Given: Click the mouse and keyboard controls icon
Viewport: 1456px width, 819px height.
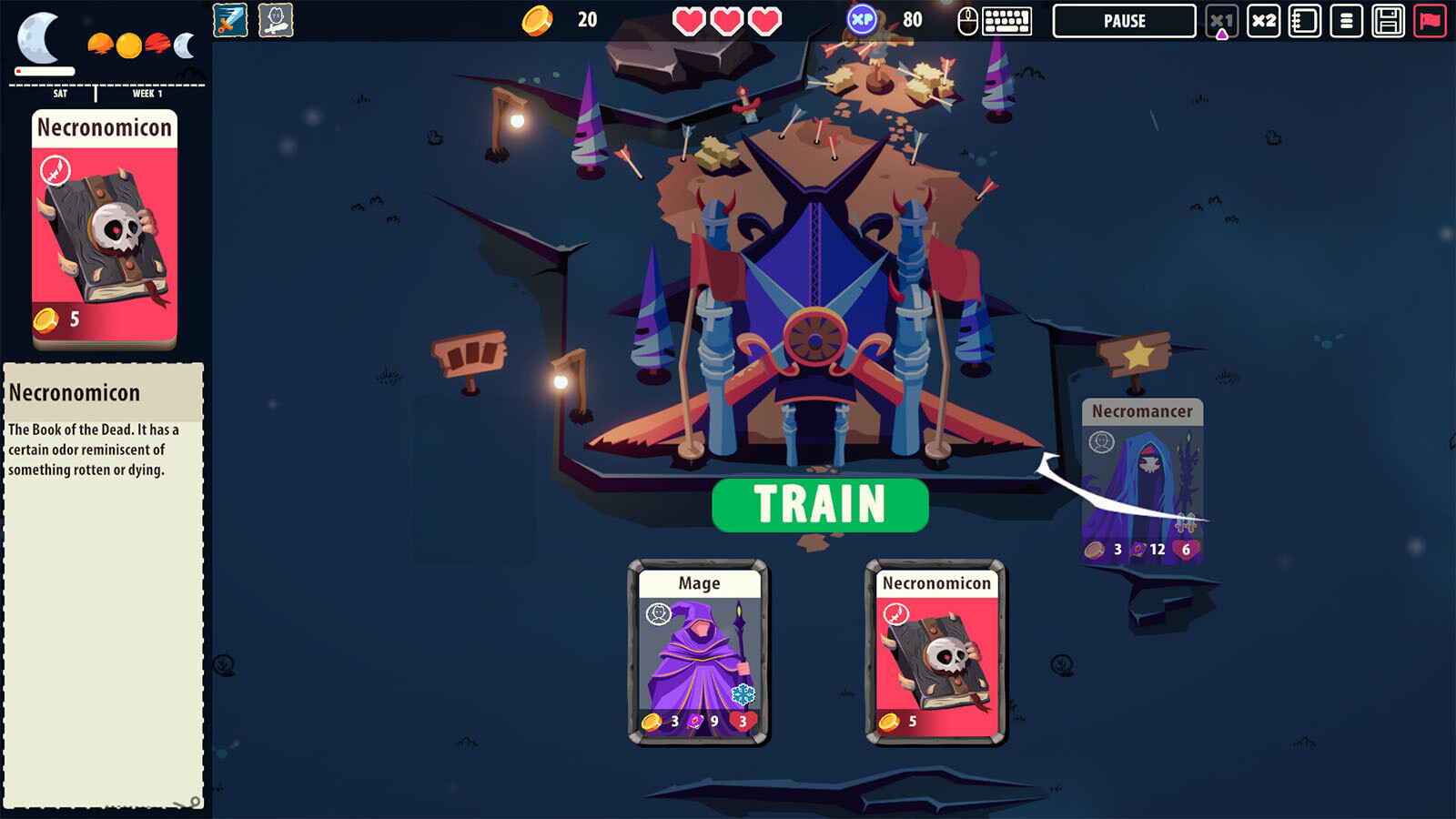Looking at the screenshot, I should tap(995, 21).
